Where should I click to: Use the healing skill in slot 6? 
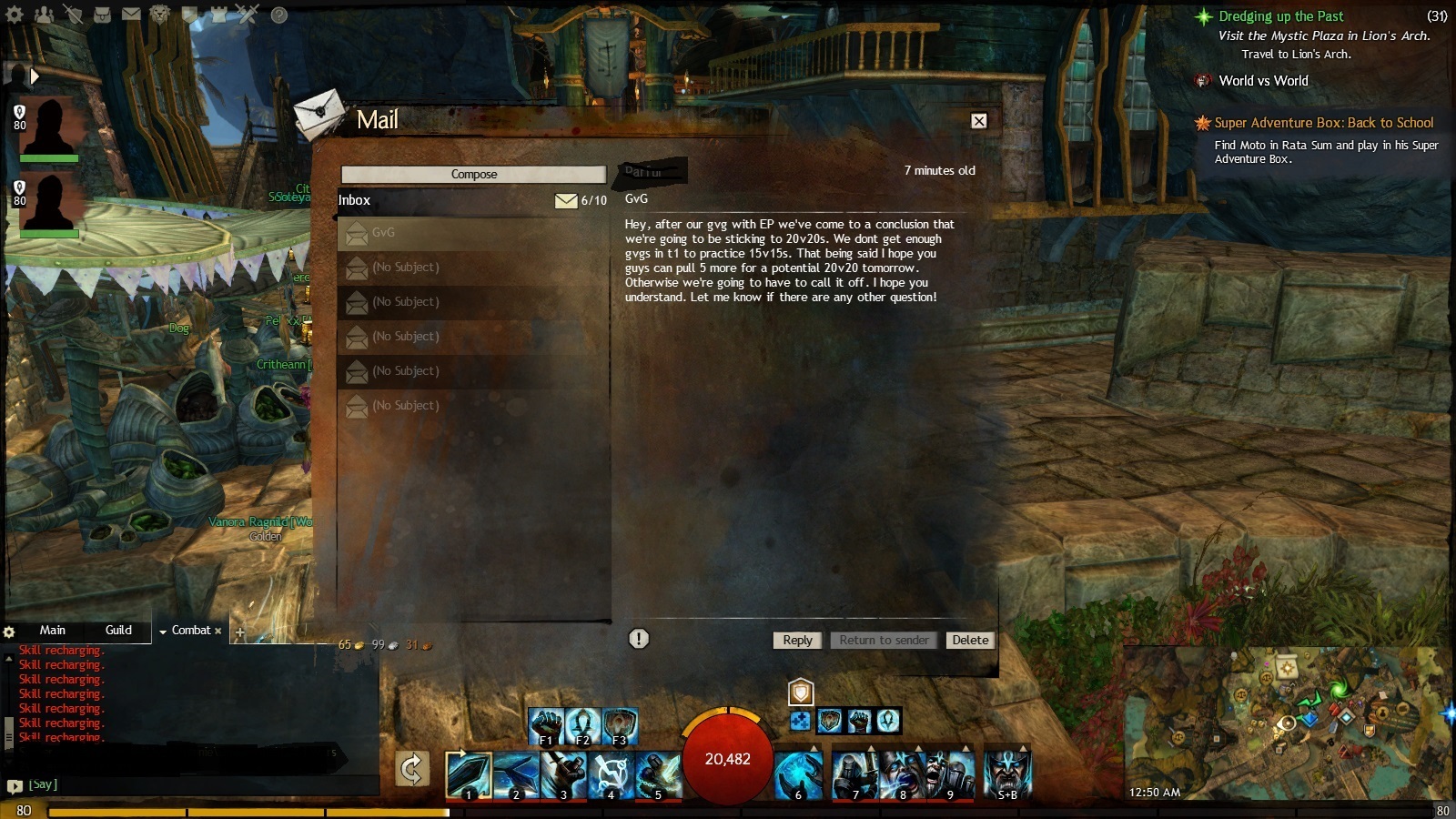(x=800, y=774)
